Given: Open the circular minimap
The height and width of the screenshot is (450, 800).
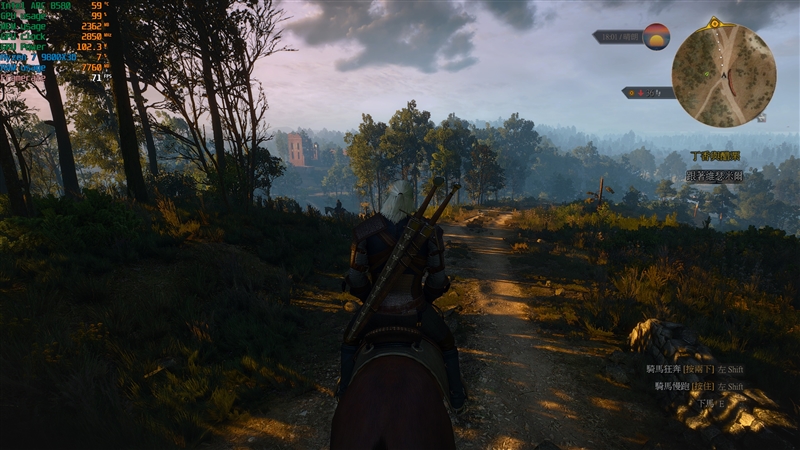Looking at the screenshot, I should (x=723, y=75).
